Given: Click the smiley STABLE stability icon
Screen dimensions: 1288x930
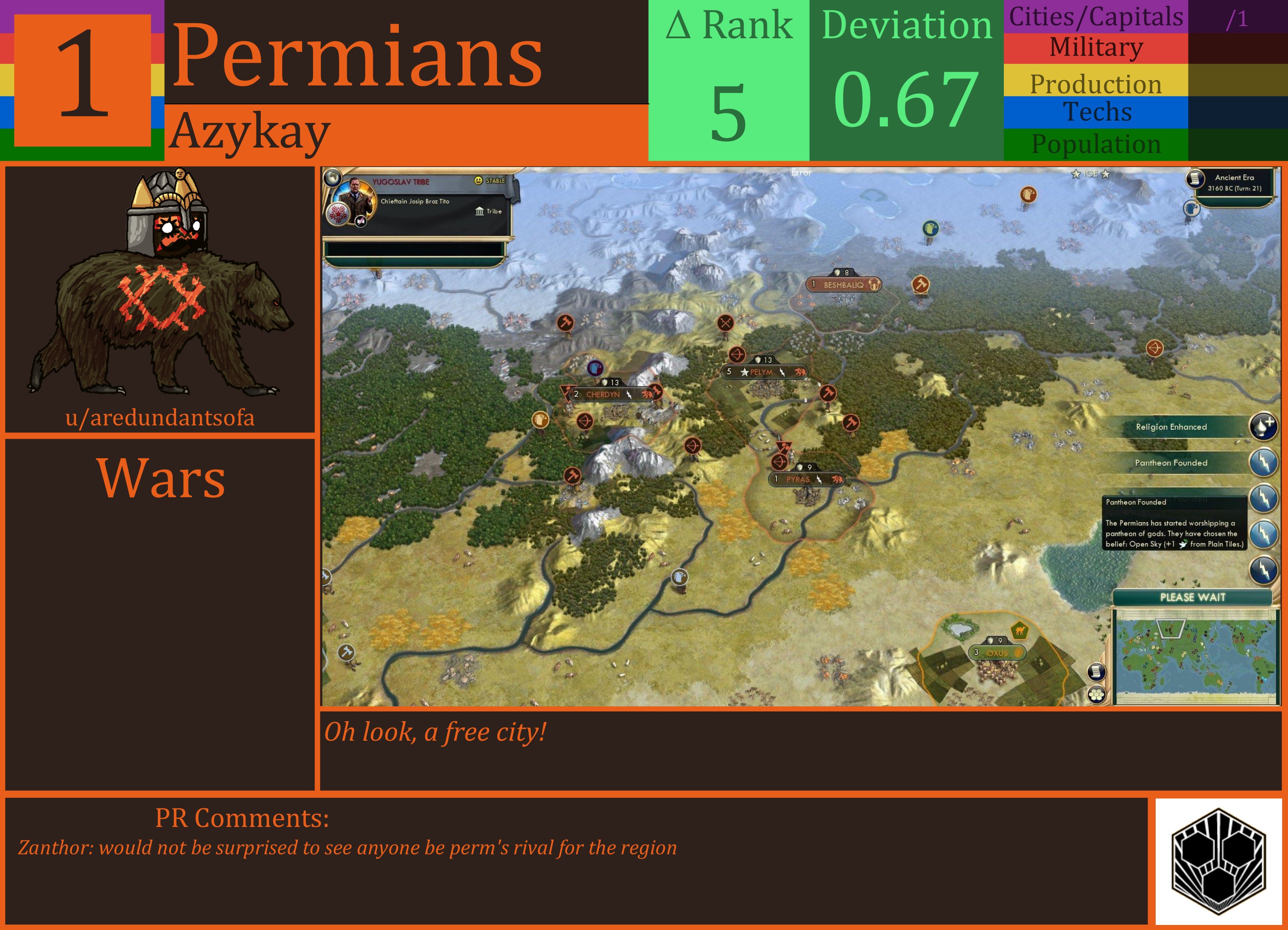Looking at the screenshot, I should click(x=479, y=181).
